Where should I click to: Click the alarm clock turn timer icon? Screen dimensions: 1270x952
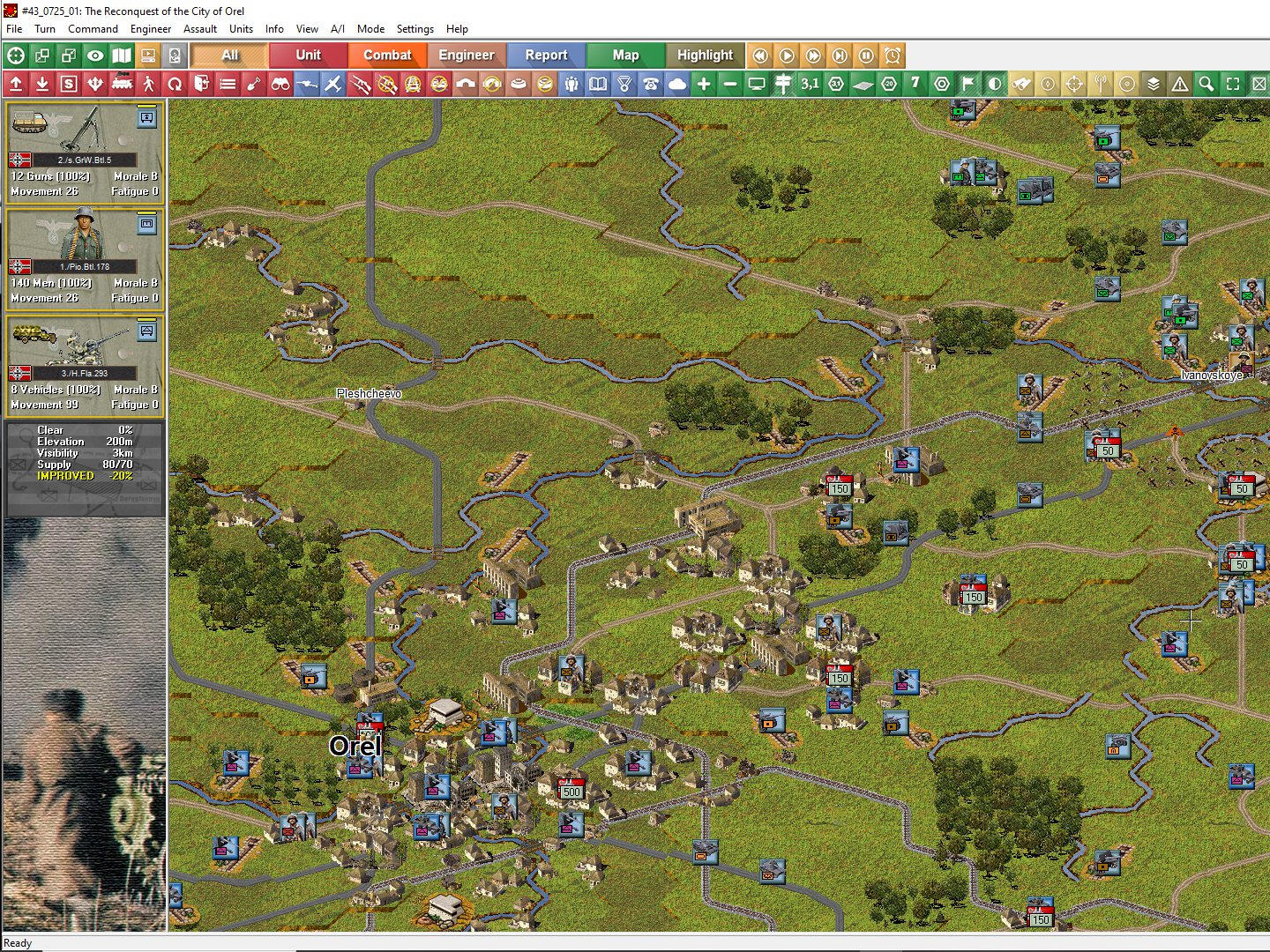coord(891,55)
